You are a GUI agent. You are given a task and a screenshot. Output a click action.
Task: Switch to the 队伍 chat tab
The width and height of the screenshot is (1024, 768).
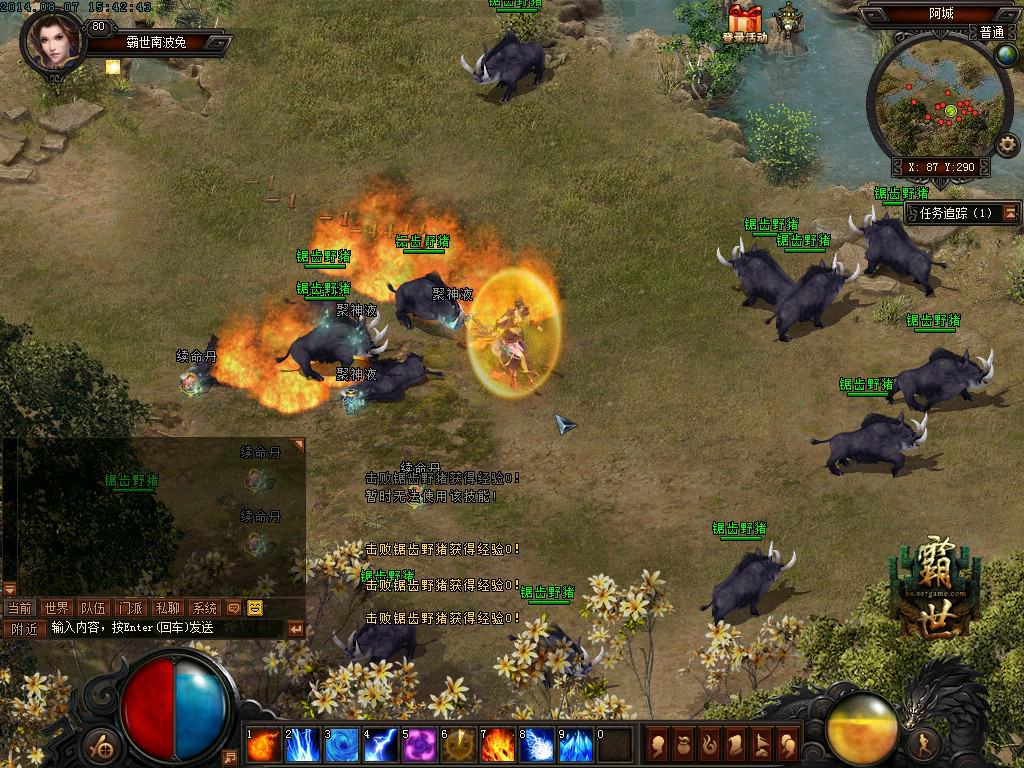point(94,608)
